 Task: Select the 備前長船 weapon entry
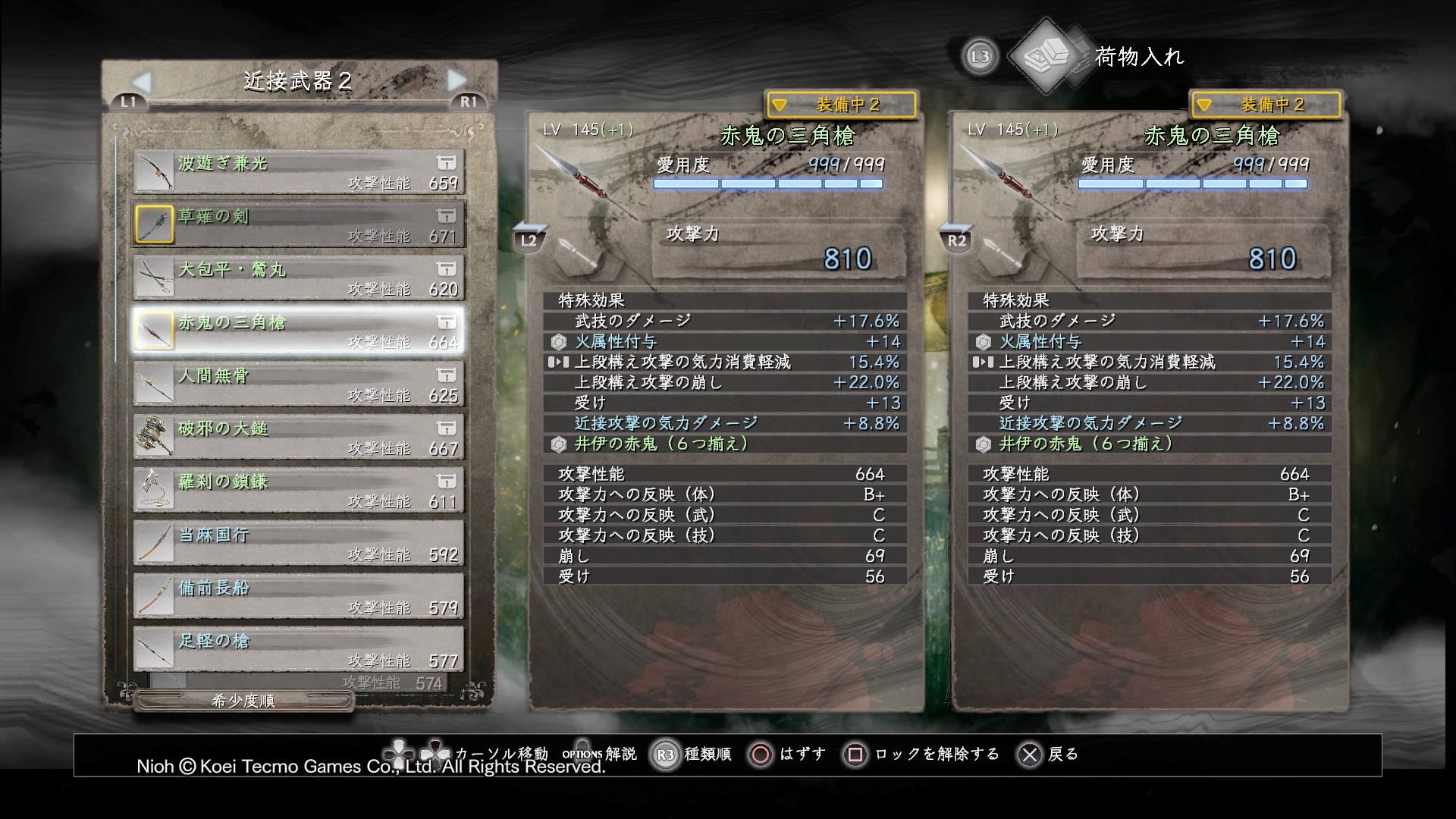pos(298,596)
